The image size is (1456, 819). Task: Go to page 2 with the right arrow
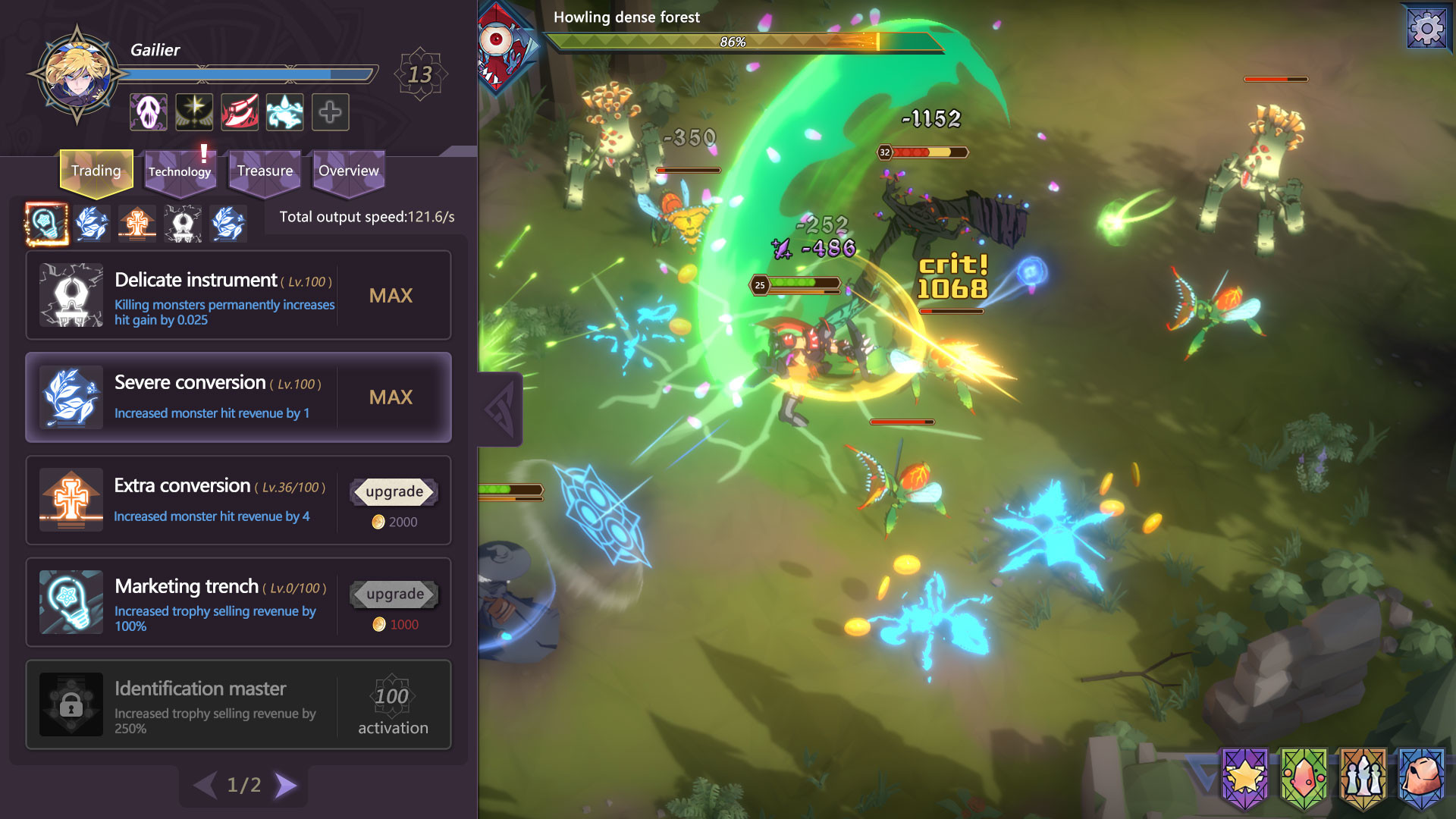coord(286,786)
